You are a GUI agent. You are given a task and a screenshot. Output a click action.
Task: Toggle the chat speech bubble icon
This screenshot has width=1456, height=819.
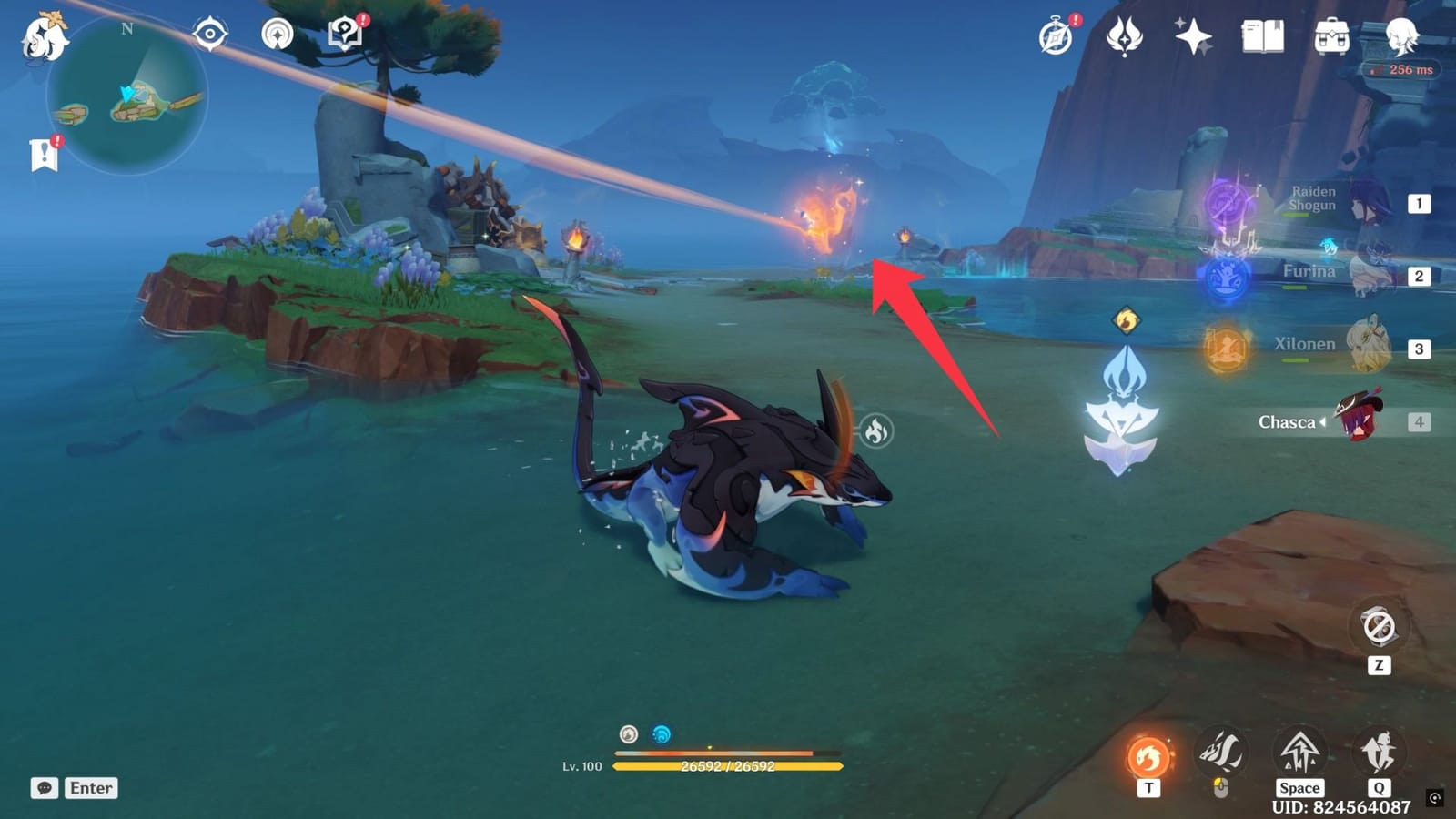pos(45,788)
